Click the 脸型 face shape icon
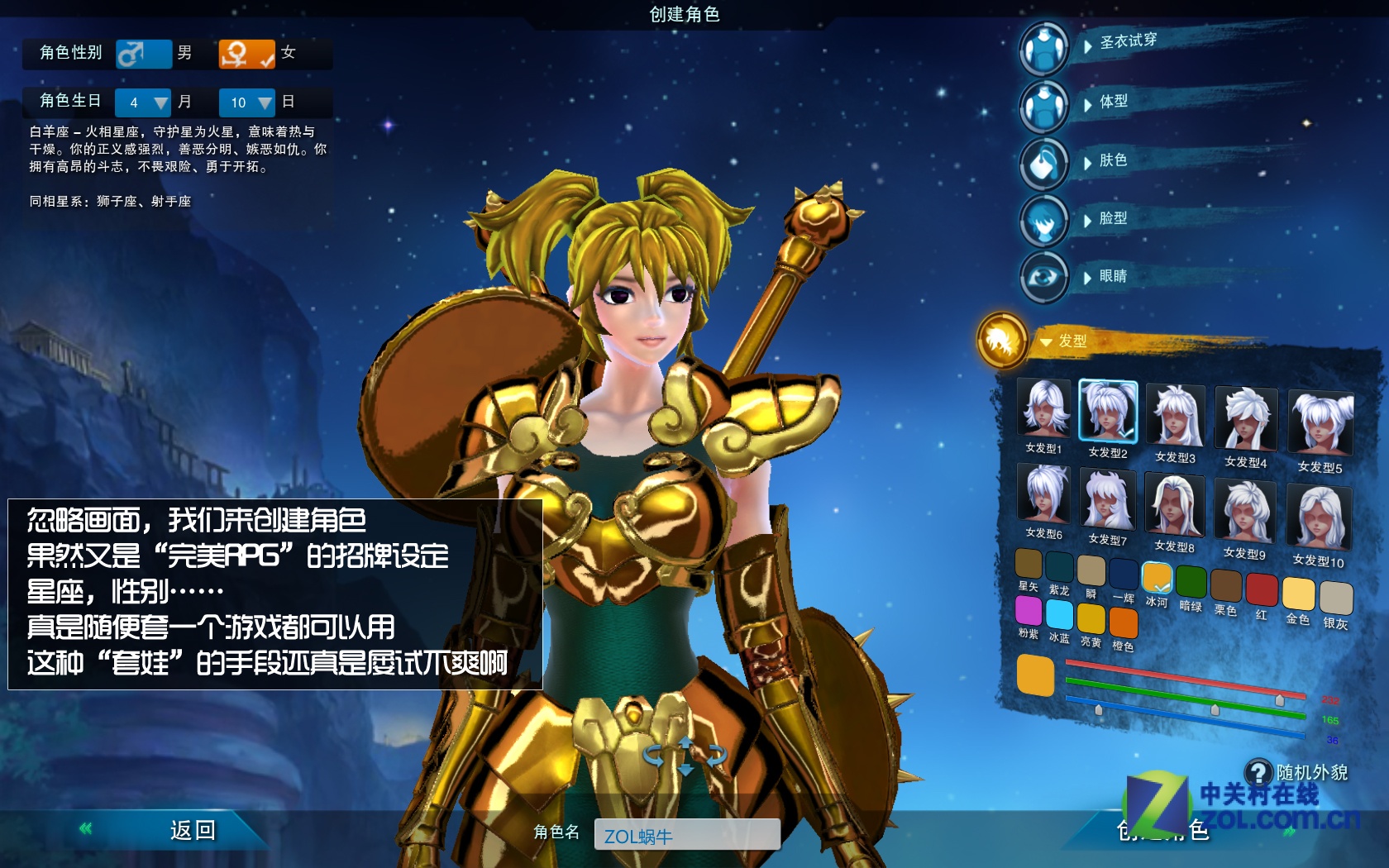The width and height of the screenshot is (1389, 868). 1043,221
